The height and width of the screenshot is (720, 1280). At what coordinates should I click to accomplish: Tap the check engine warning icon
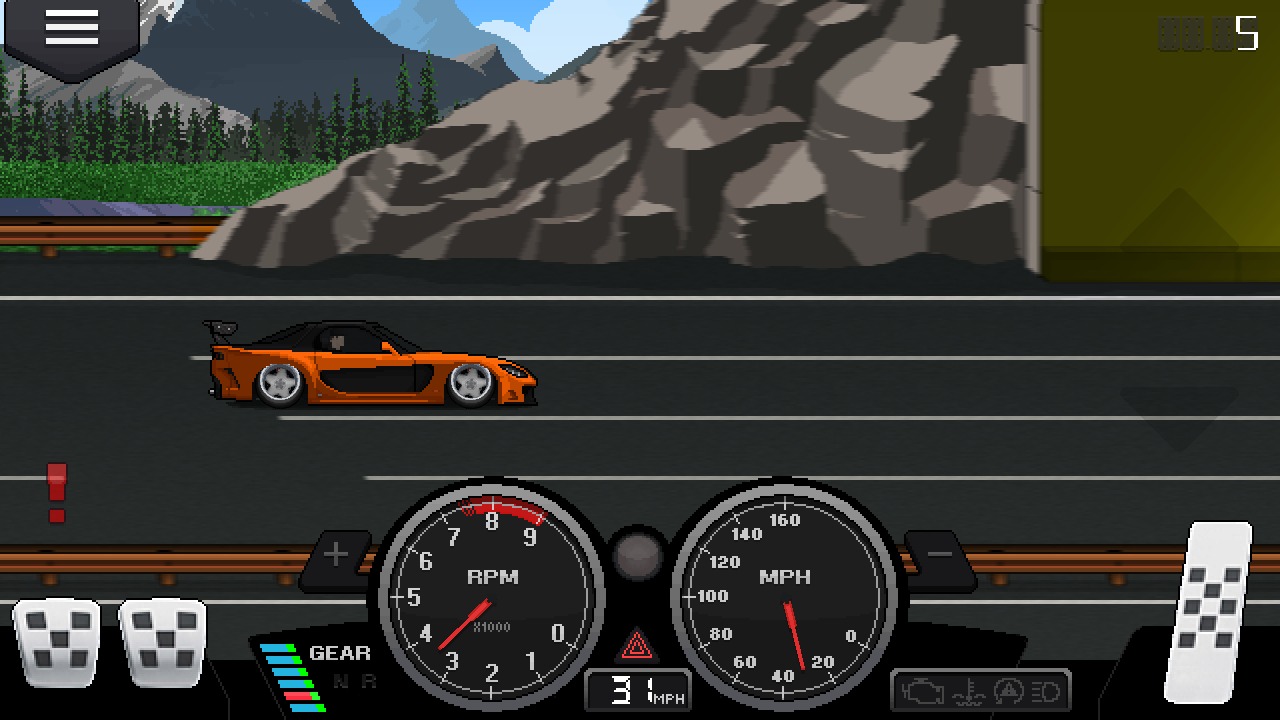click(923, 690)
